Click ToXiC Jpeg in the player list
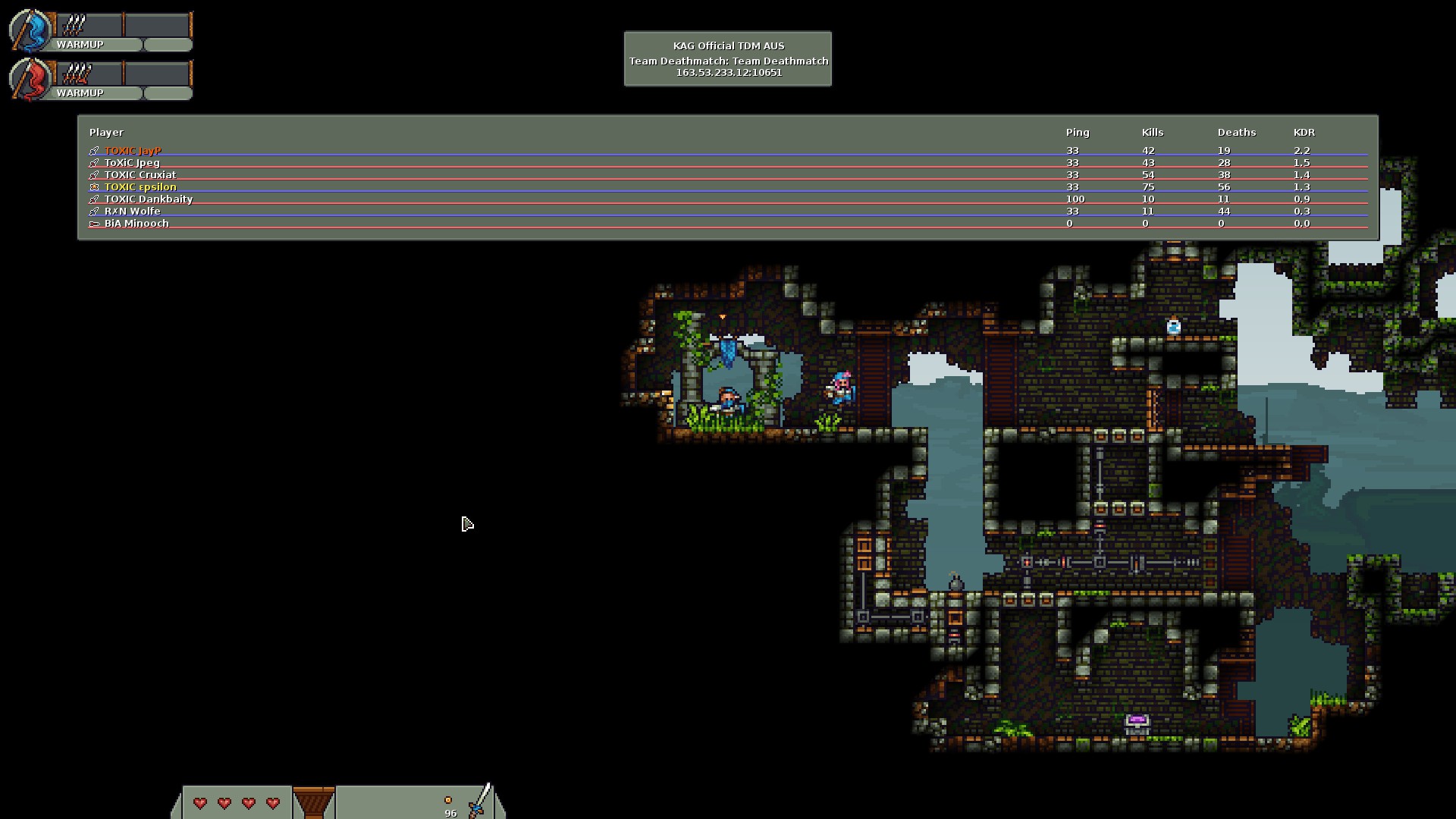The width and height of the screenshot is (1456, 819). click(x=132, y=163)
